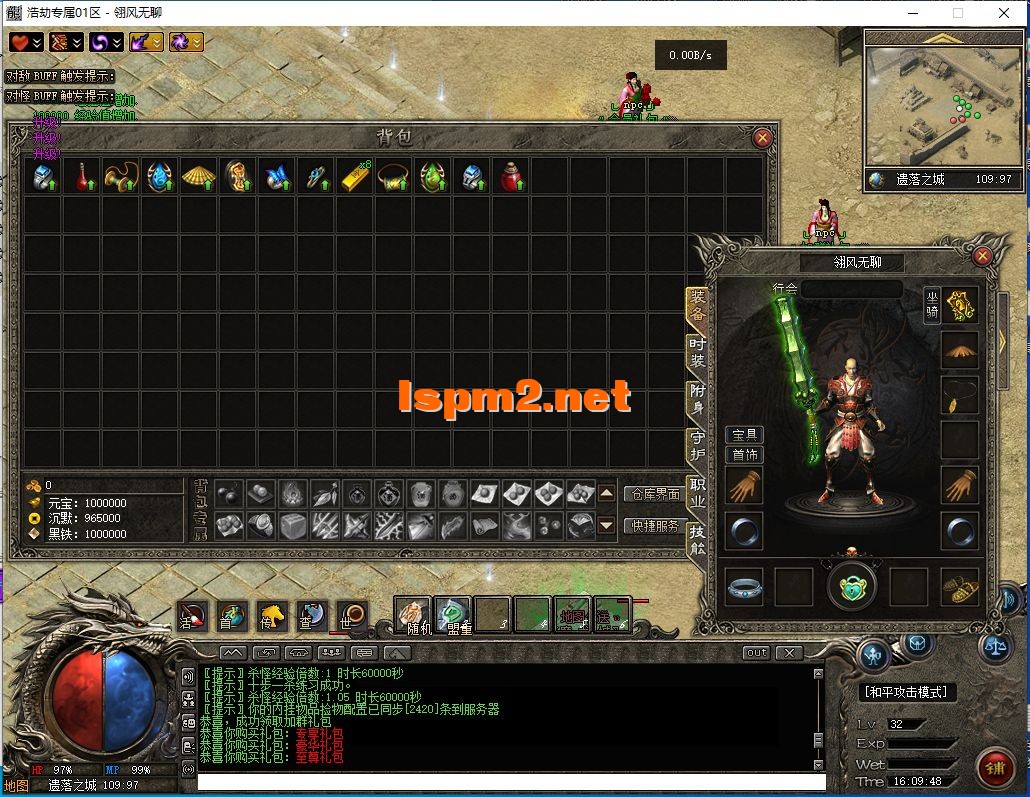The image size is (1030, 797).
Task: Open the 铺 shop button
Action: 994,767
